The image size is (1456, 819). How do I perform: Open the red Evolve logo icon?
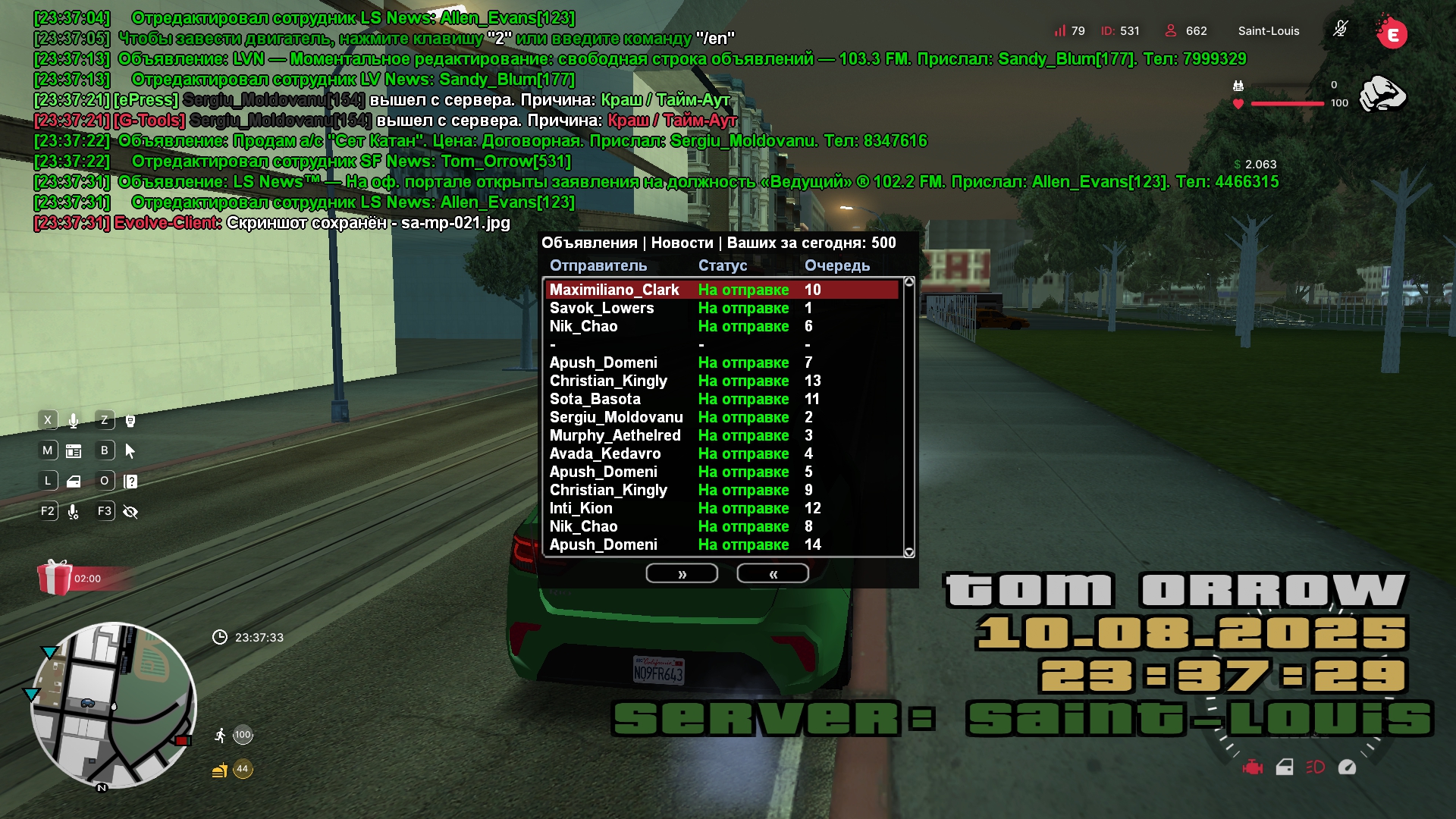pyautogui.click(x=1392, y=33)
